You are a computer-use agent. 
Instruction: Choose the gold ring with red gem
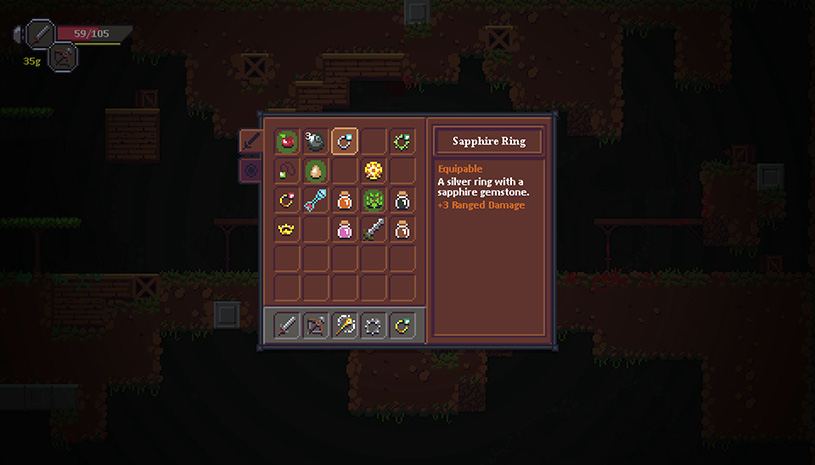pyautogui.click(x=287, y=200)
